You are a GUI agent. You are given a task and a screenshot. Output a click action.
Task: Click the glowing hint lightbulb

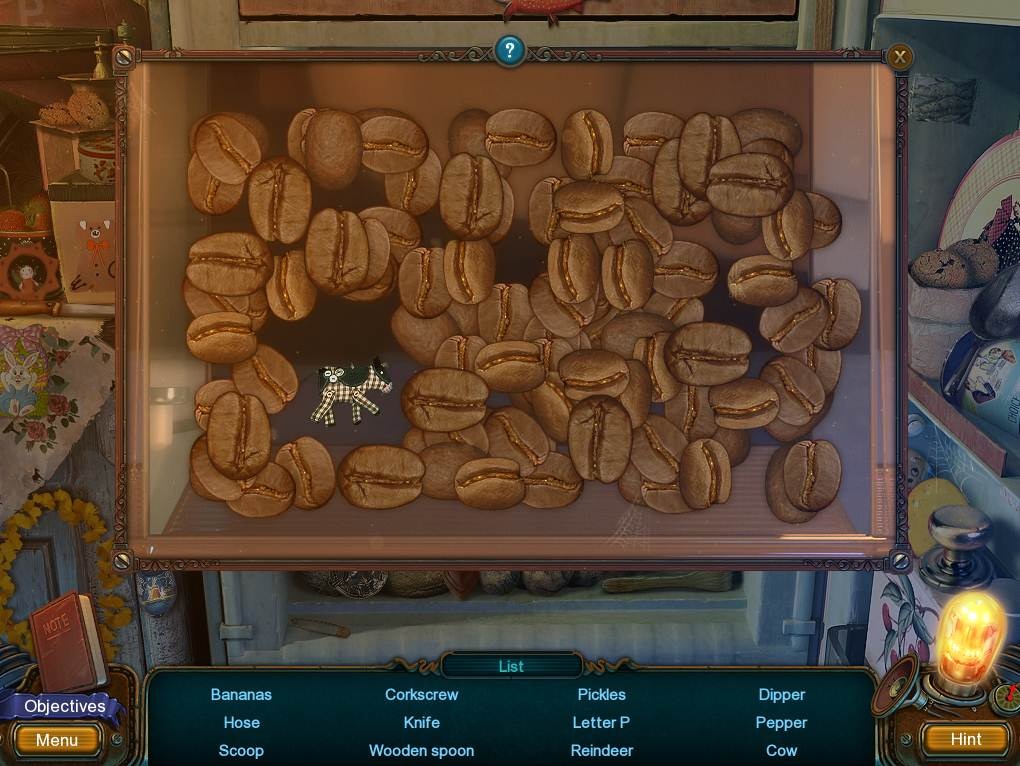click(969, 639)
